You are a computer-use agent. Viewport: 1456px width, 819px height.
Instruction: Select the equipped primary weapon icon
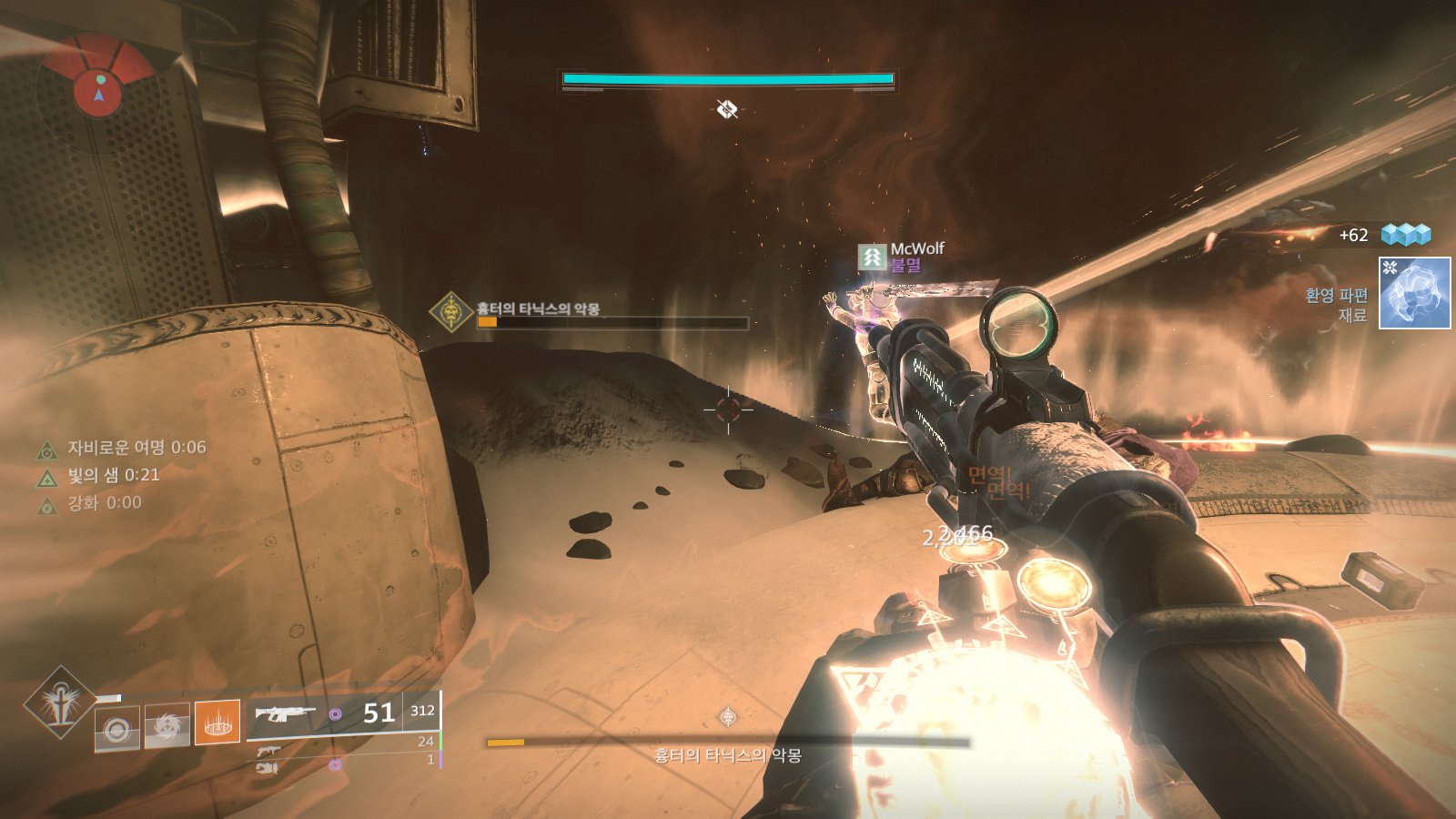(285, 713)
